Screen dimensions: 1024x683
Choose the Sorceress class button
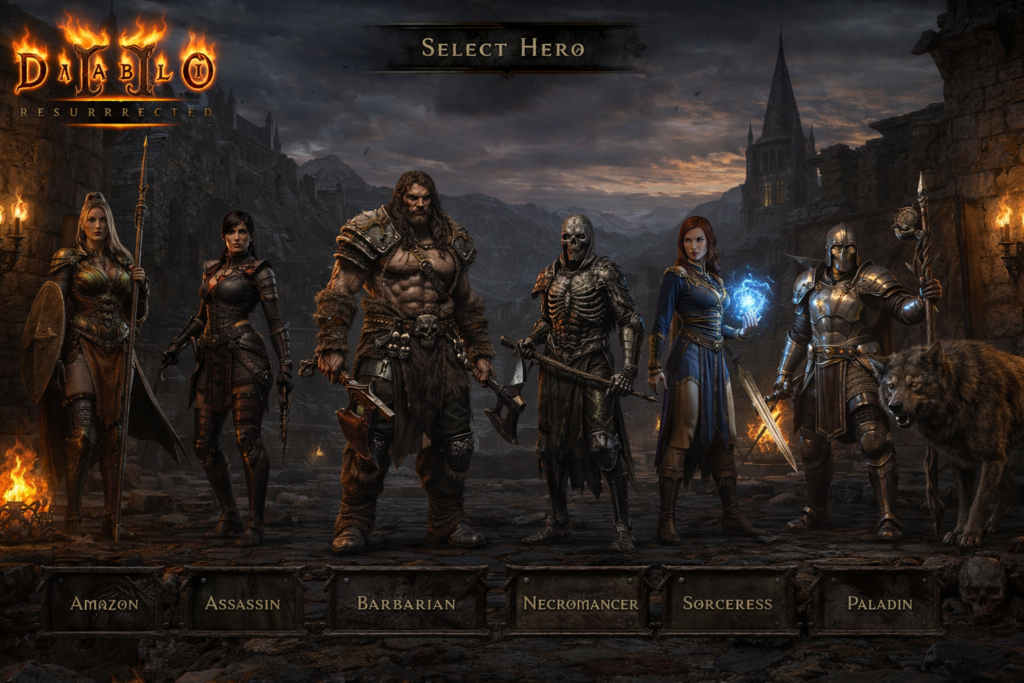727,603
